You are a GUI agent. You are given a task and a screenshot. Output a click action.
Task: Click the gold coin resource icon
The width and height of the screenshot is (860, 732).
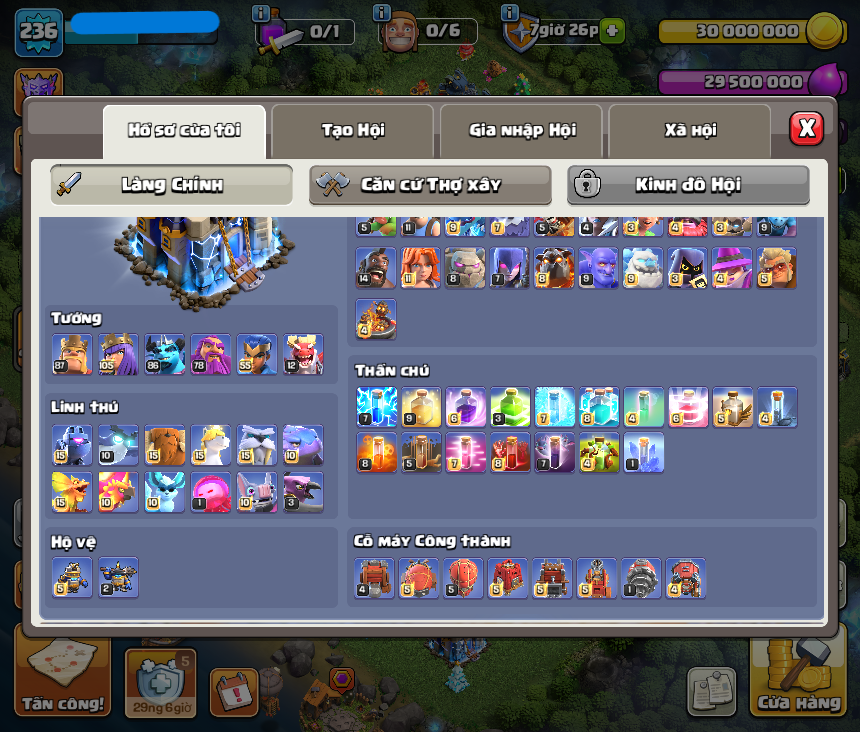pos(823,30)
